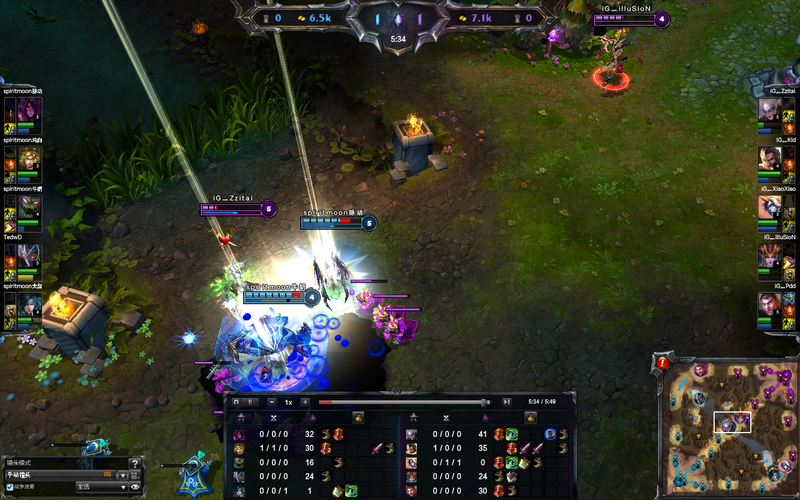
Task: Select the iG__XiaoXiao player portrait
Action: [x=770, y=208]
